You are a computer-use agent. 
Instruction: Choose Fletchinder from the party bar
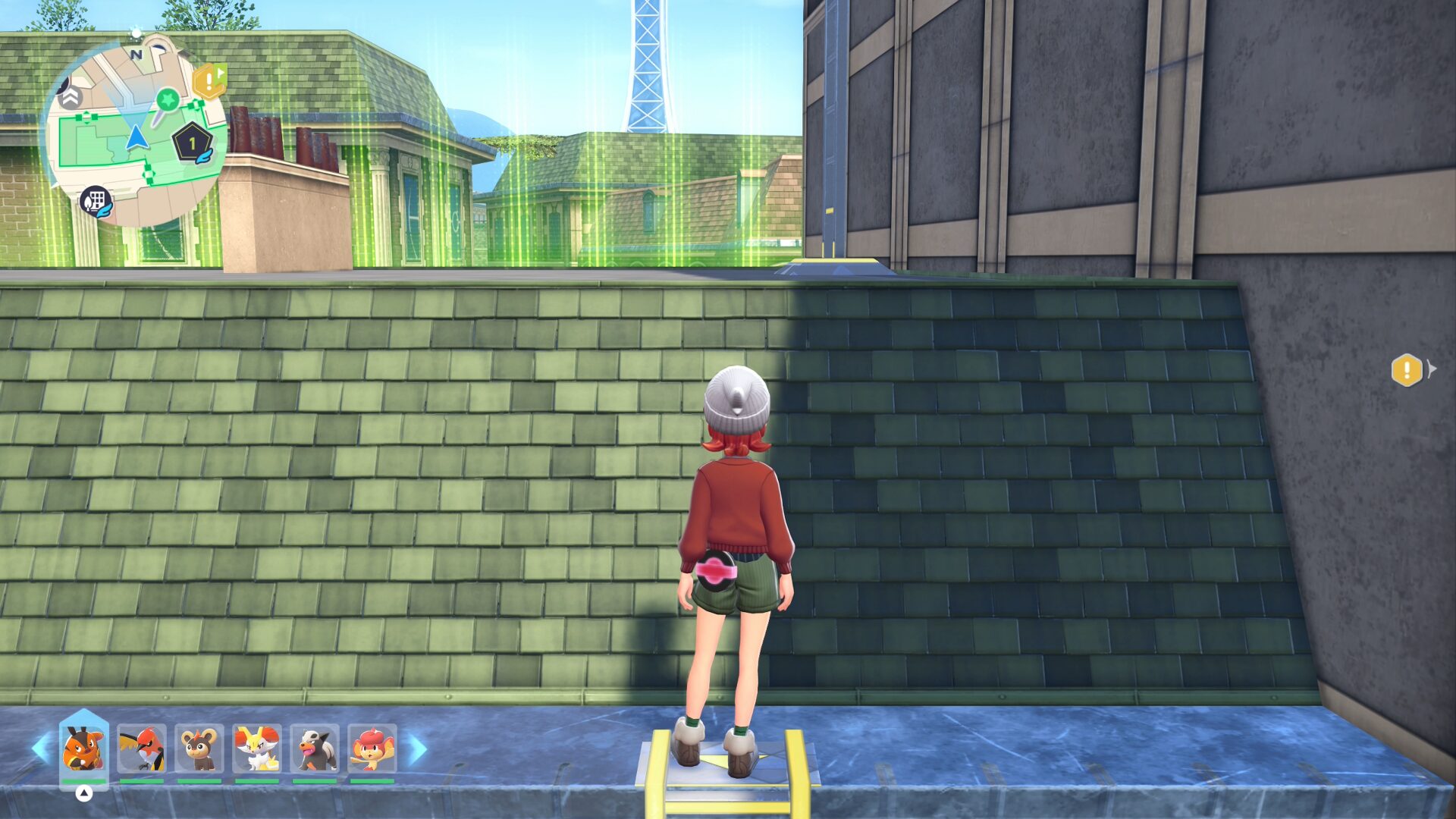142,748
